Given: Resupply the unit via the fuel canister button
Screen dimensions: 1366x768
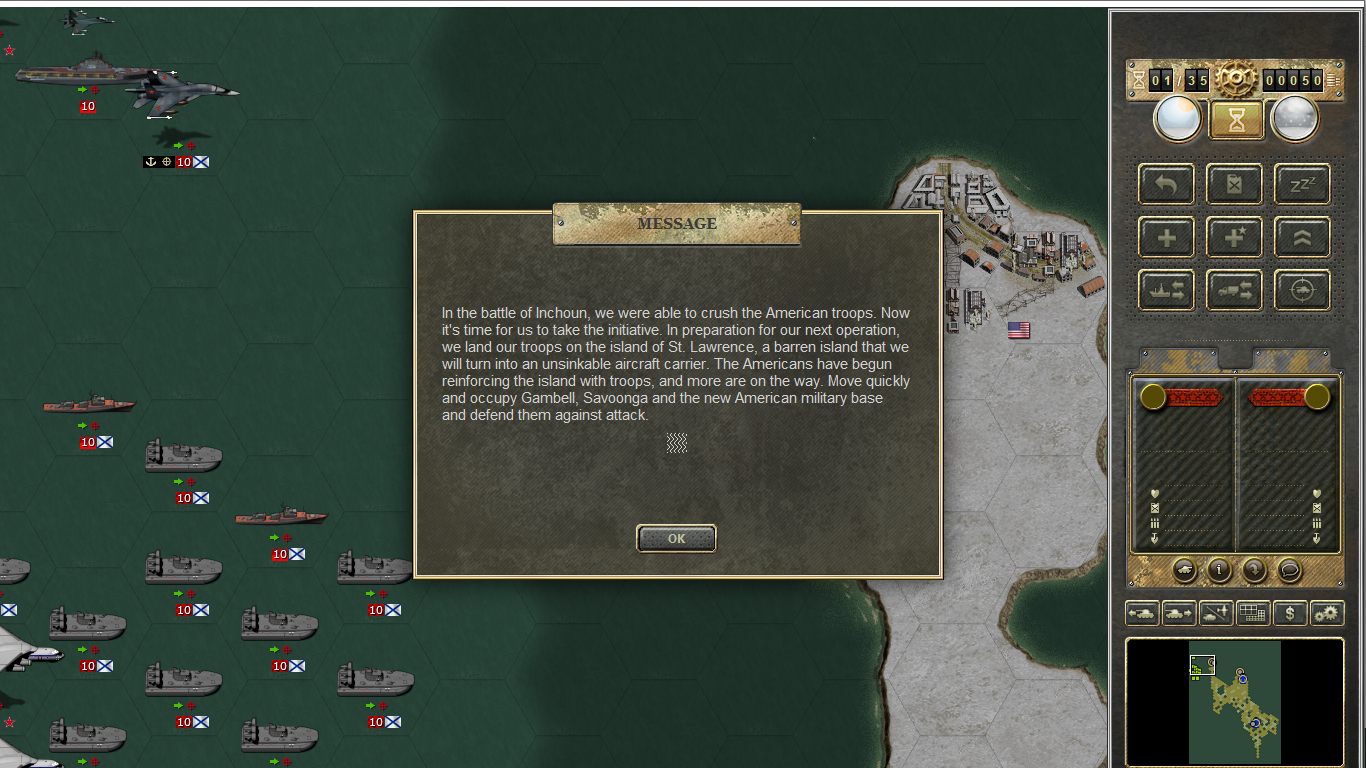Looking at the screenshot, I should coord(1235,184).
